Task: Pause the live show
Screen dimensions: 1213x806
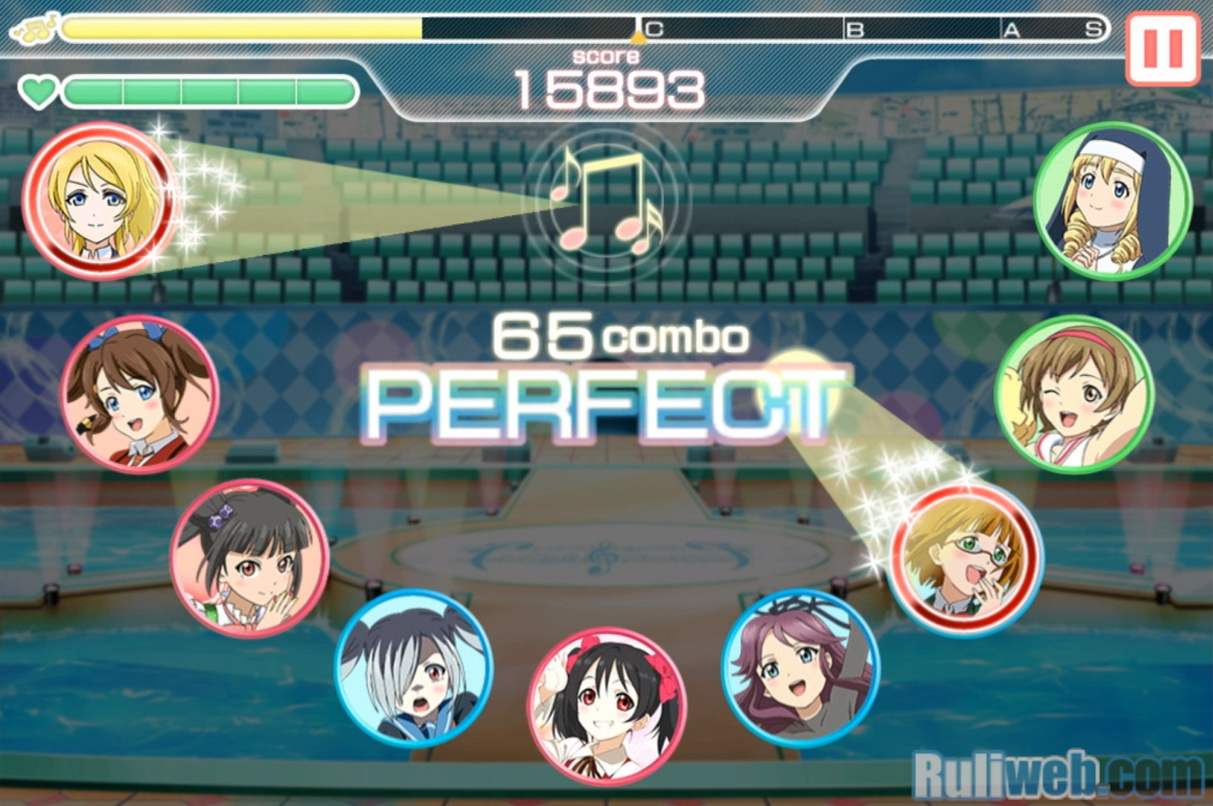Action: [1162, 48]
